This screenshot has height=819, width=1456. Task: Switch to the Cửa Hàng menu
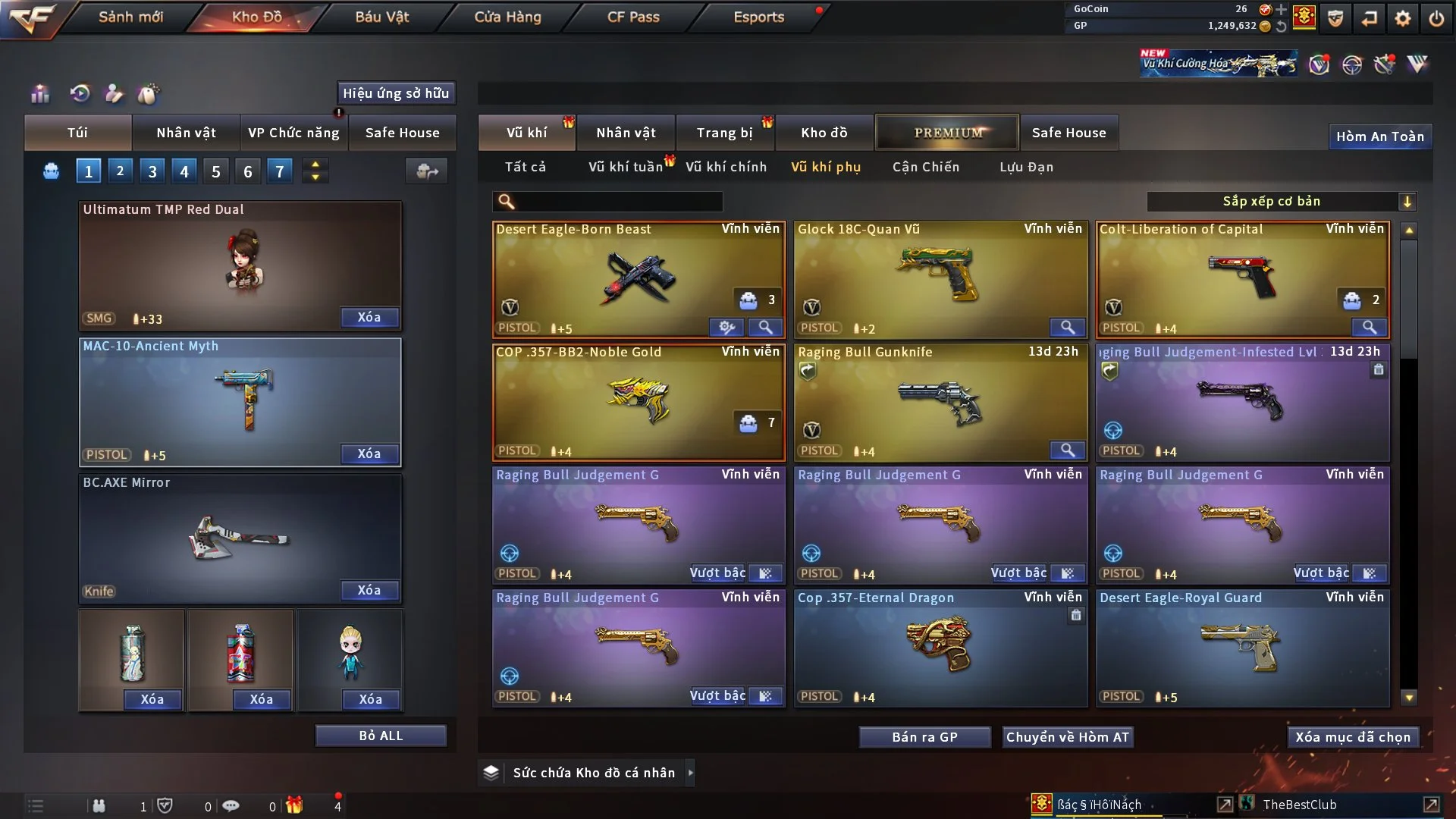point(507,17)
